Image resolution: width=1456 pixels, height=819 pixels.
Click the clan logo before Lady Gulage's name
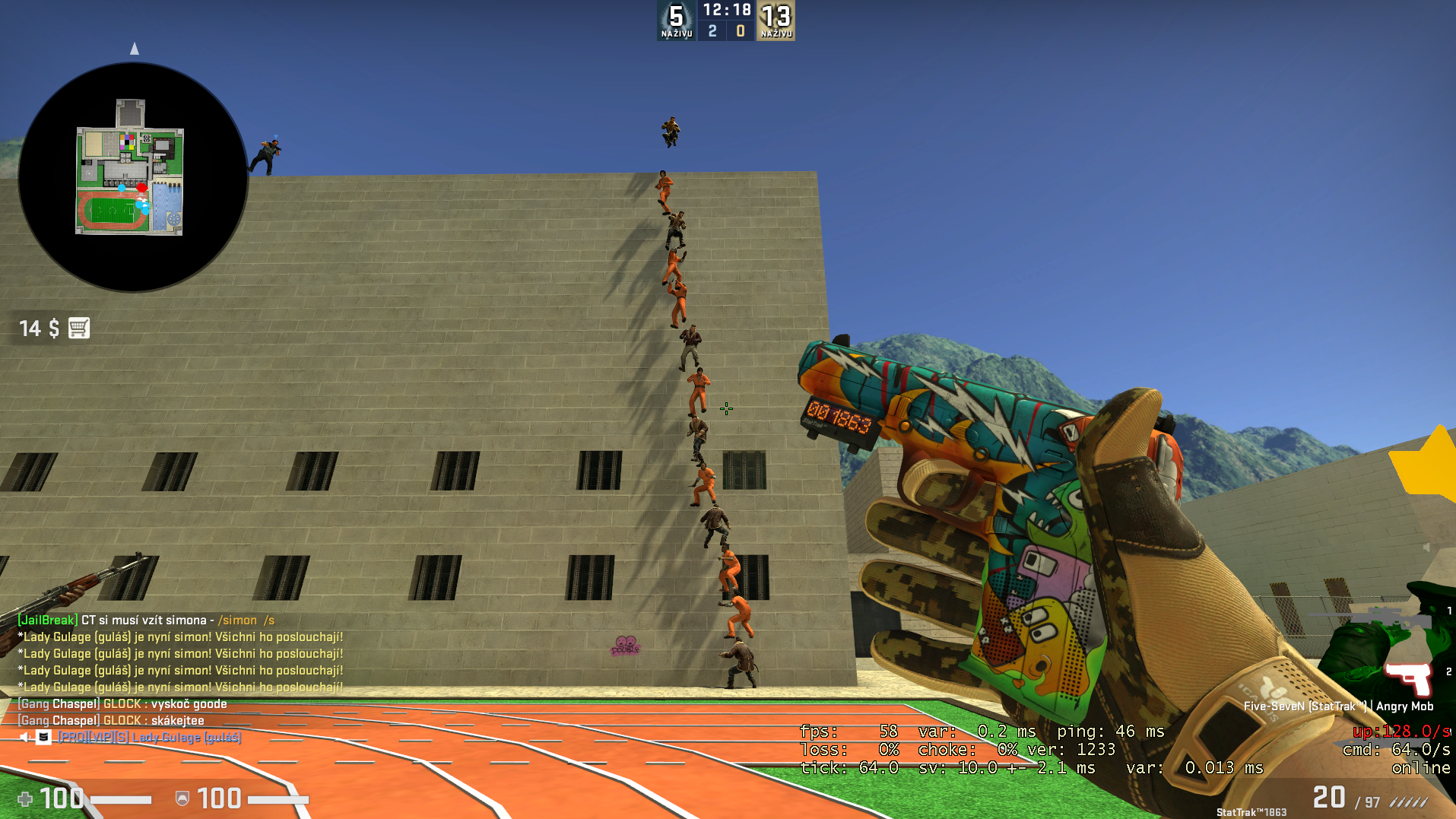coord(43,736)
